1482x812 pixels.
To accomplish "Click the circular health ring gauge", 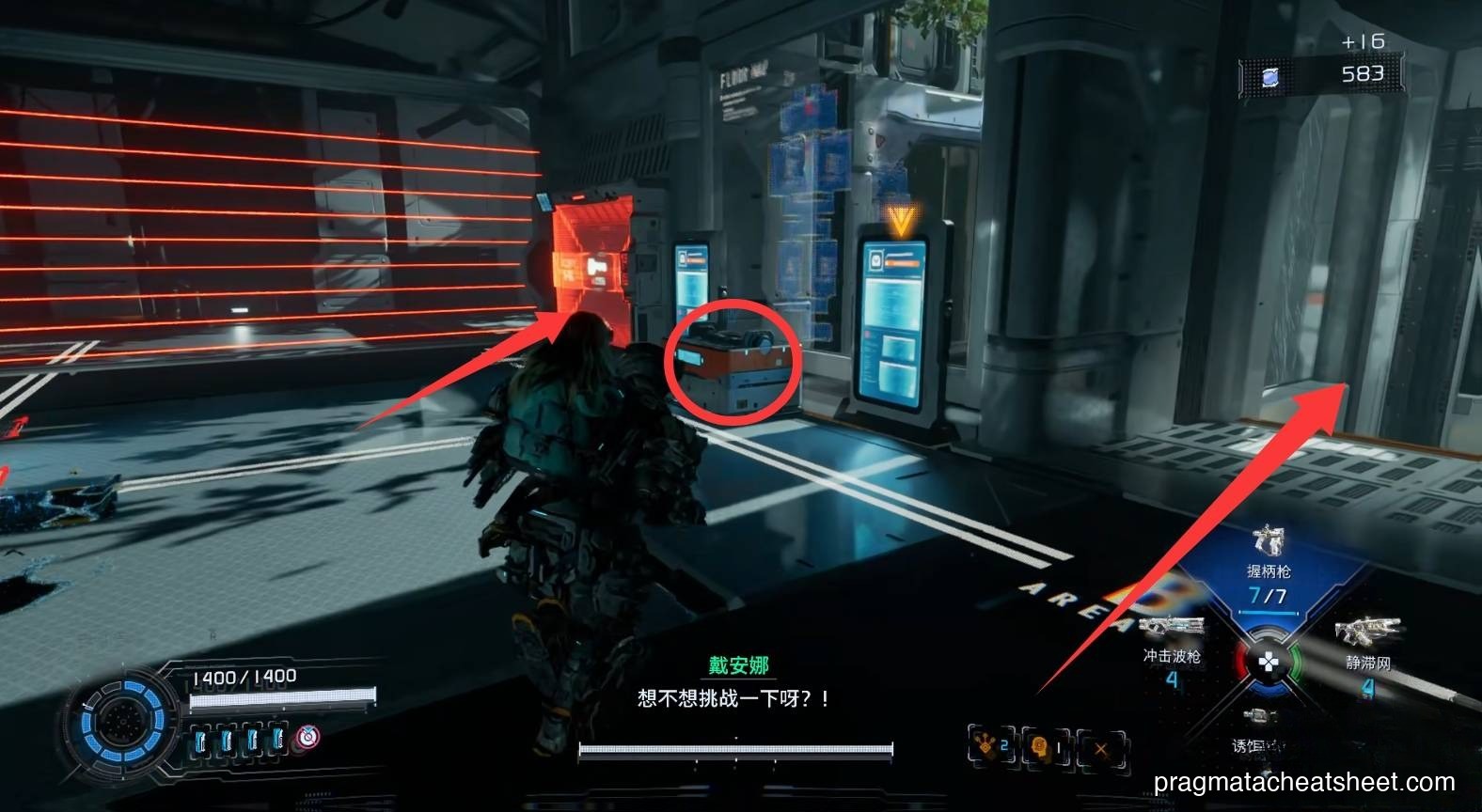I will 122,722.
